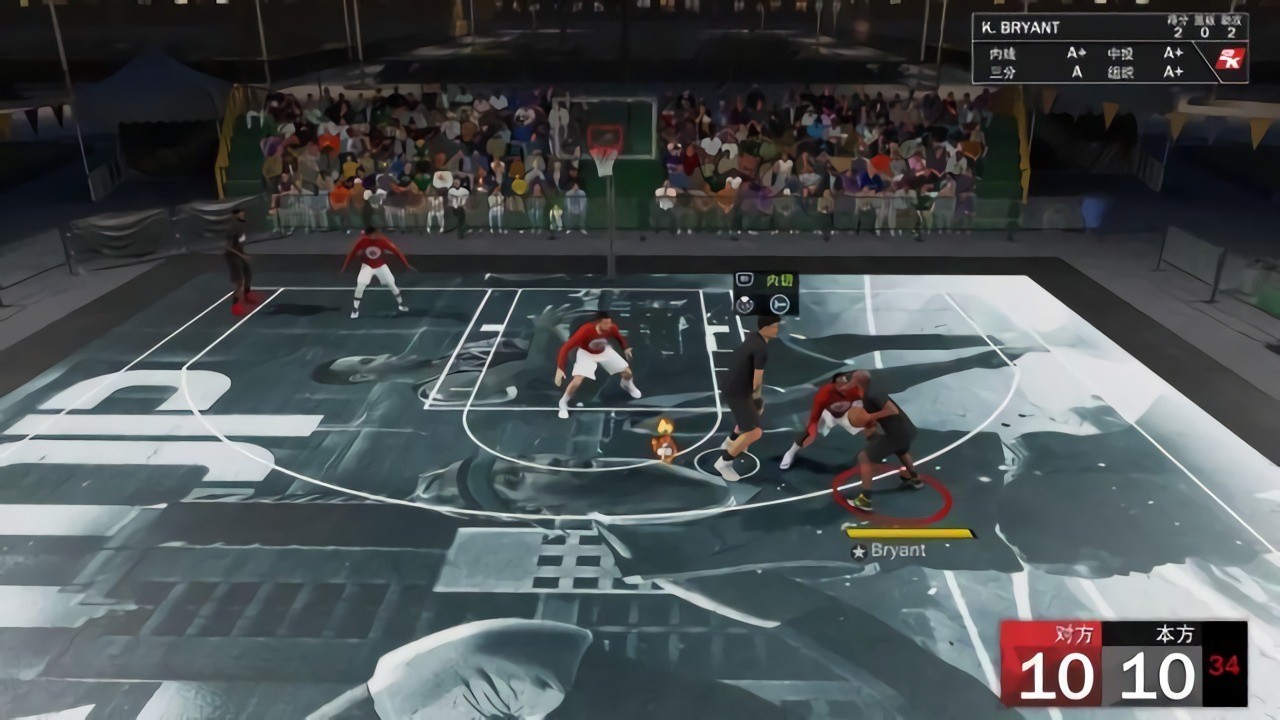This screenshot has width=1280, height=720.
Task: Click the analog stick icon below 内切
Action: tap(778, 303)
